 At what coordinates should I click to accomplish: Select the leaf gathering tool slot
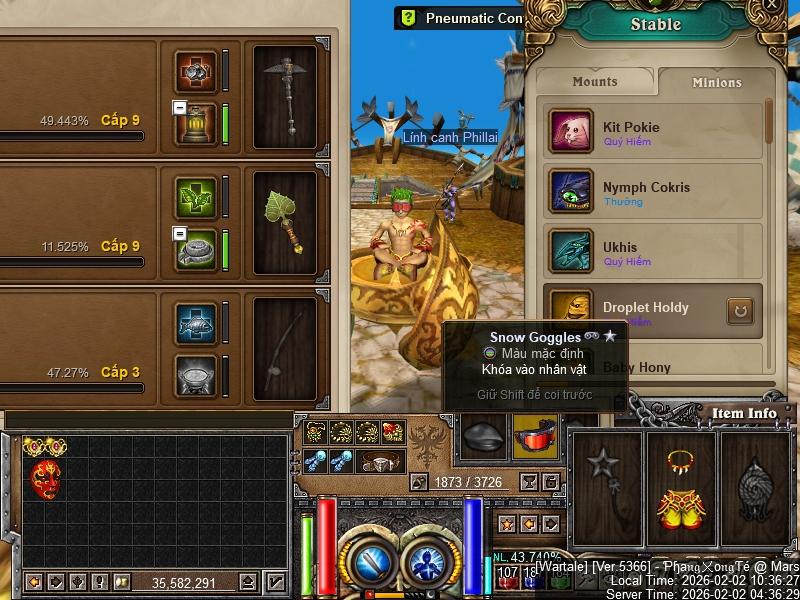(285, 221)
